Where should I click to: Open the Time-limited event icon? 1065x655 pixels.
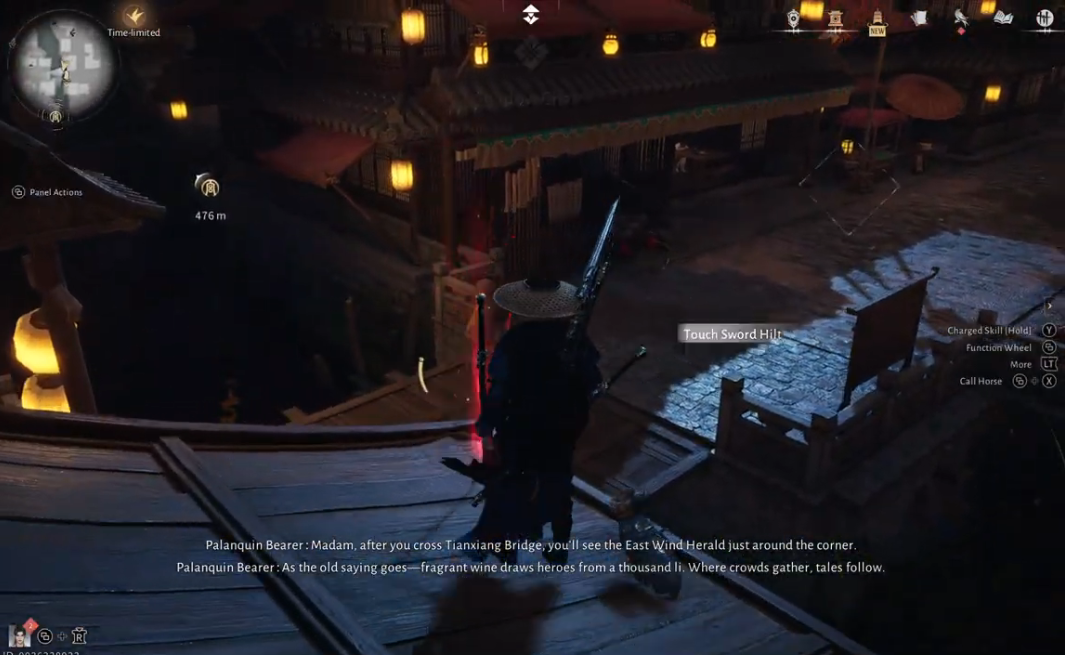[x=134, y=17]
